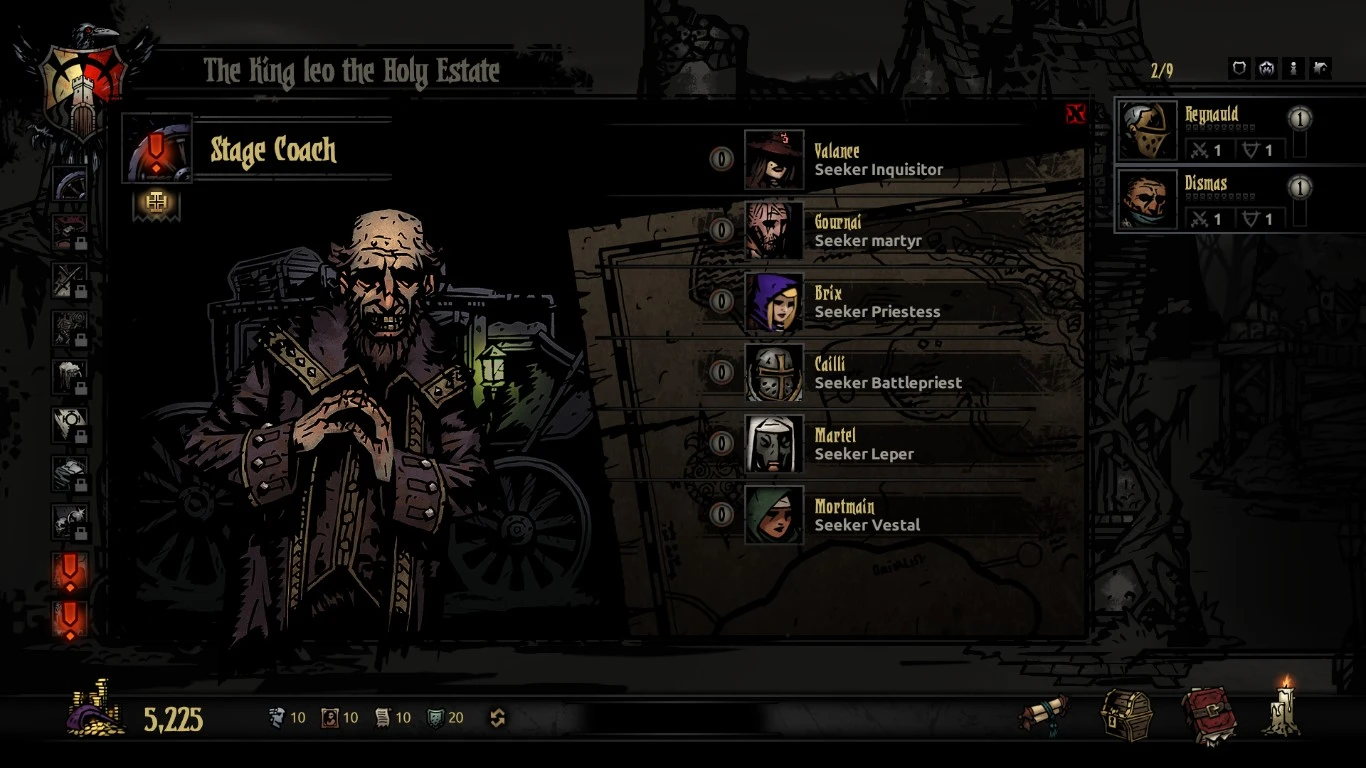This screenshot has height=768, width=1366.
Task: Select Gournai the Seeker martyr
Action: (x=774, y=231)
